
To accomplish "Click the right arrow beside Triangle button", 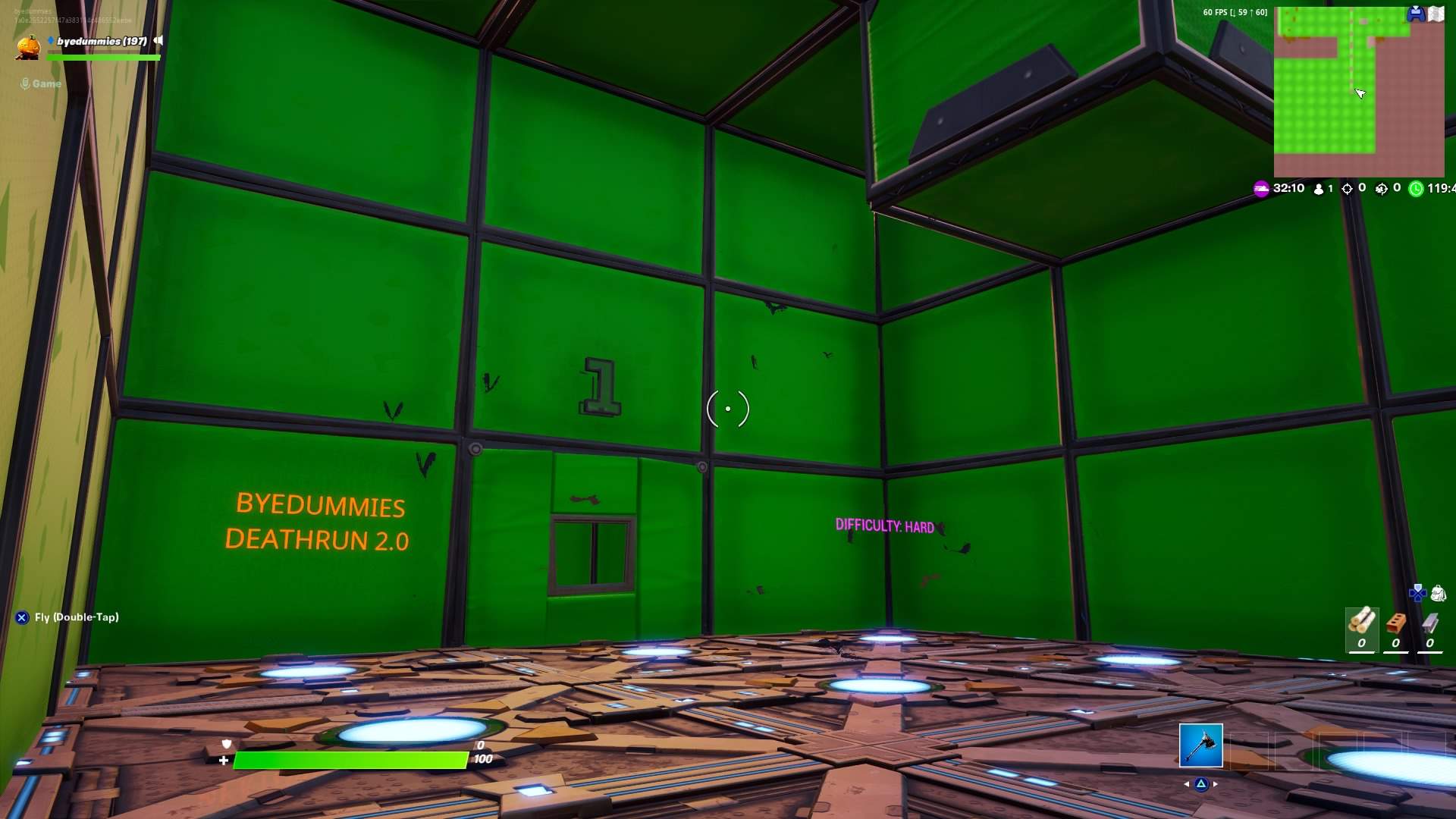I will point(1214,783).
